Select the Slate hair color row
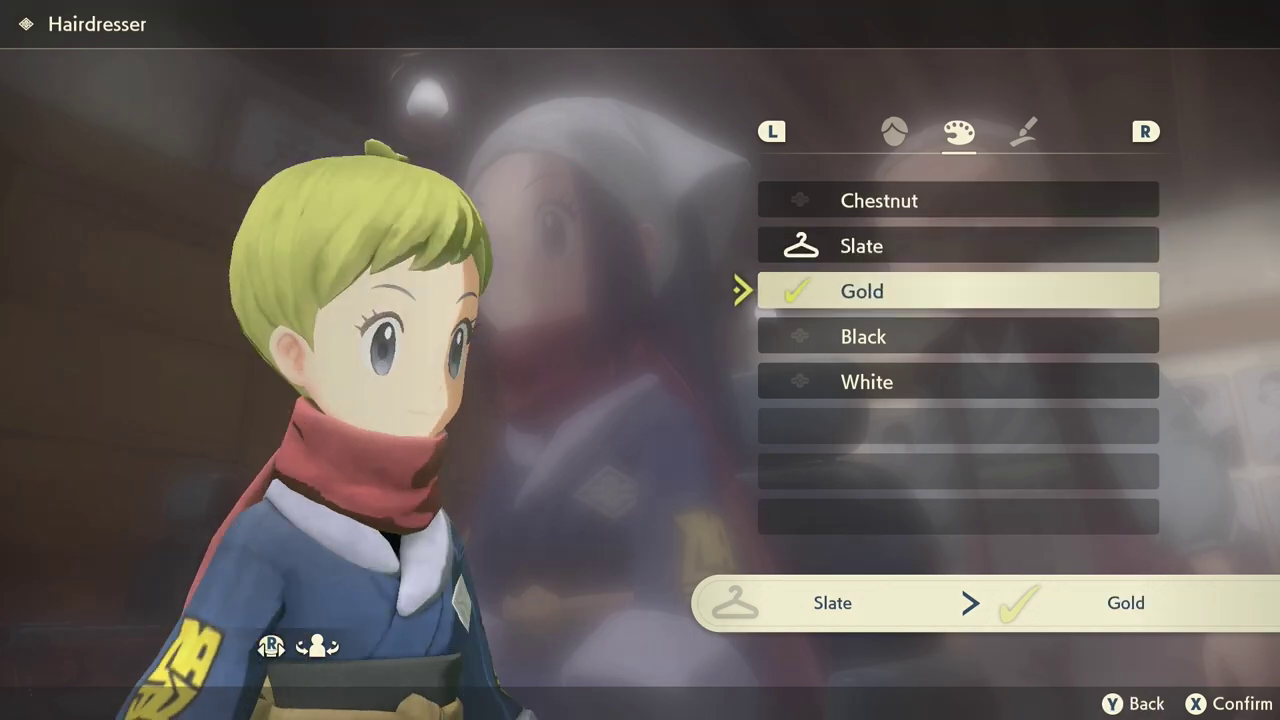Screen dimensions: 1280x720 [x=957, y=246]
